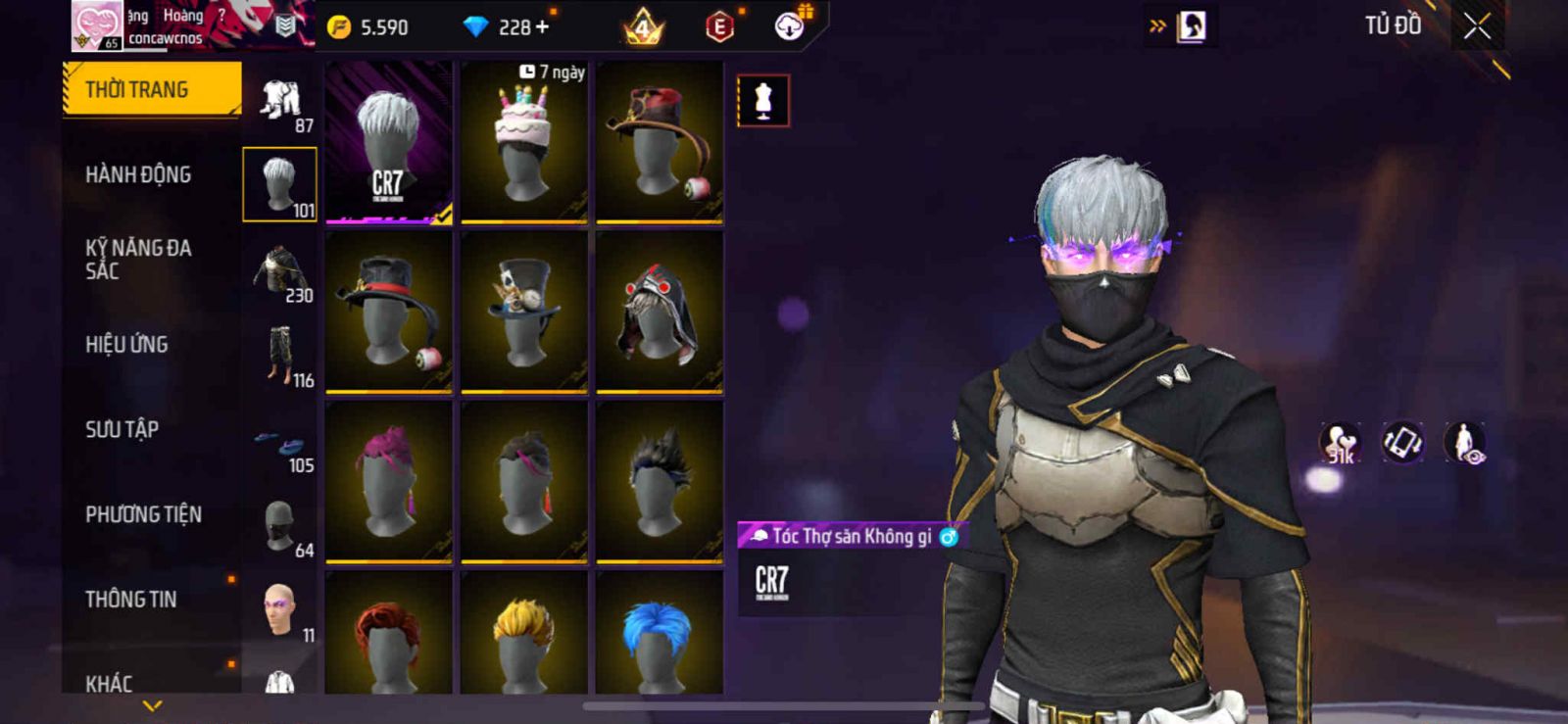
Task: Add diamonds with the plus button
Action: [x=542, y=27]
